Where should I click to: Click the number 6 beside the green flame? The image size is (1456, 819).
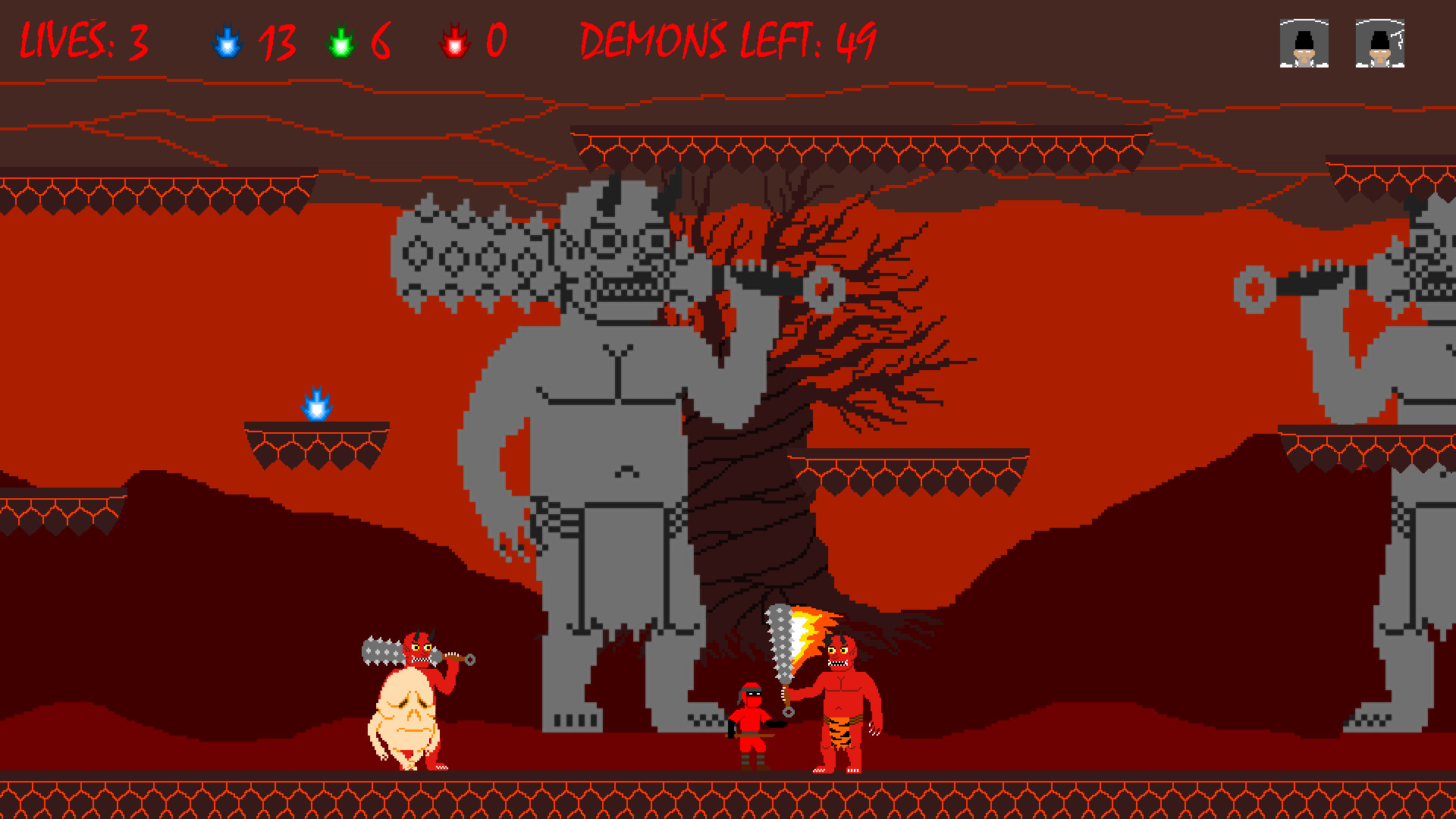click(380, 43)
